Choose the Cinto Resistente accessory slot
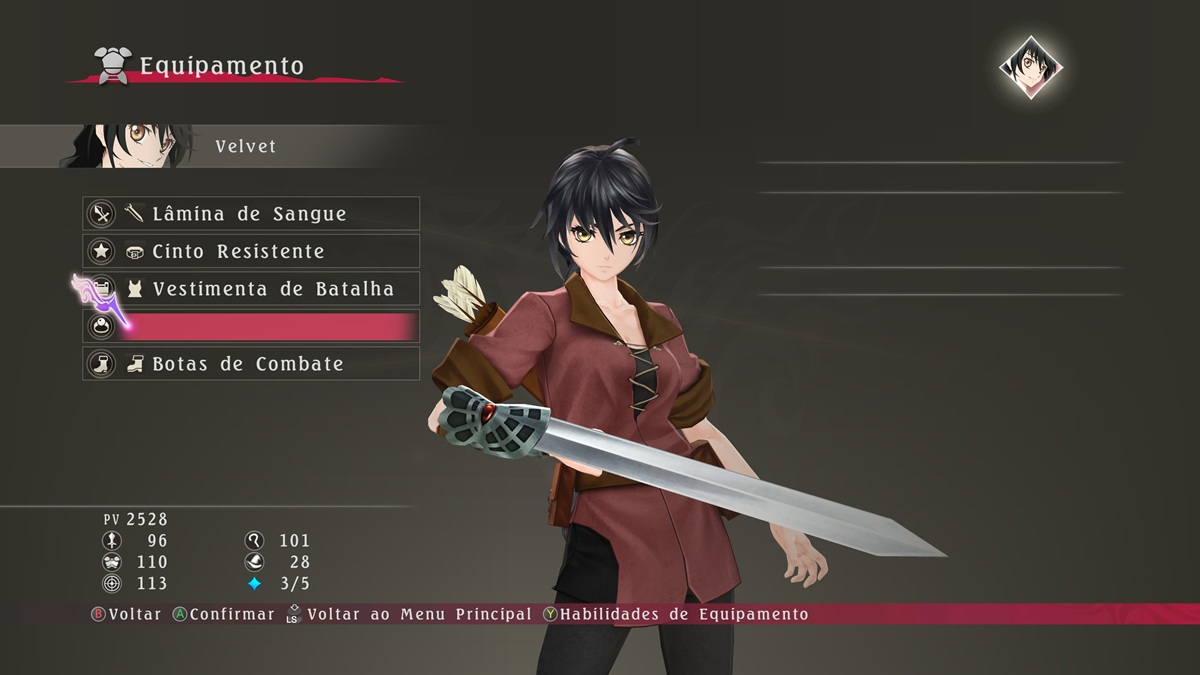Screen dimensions: 1200x675 click(x=250, y=251)
